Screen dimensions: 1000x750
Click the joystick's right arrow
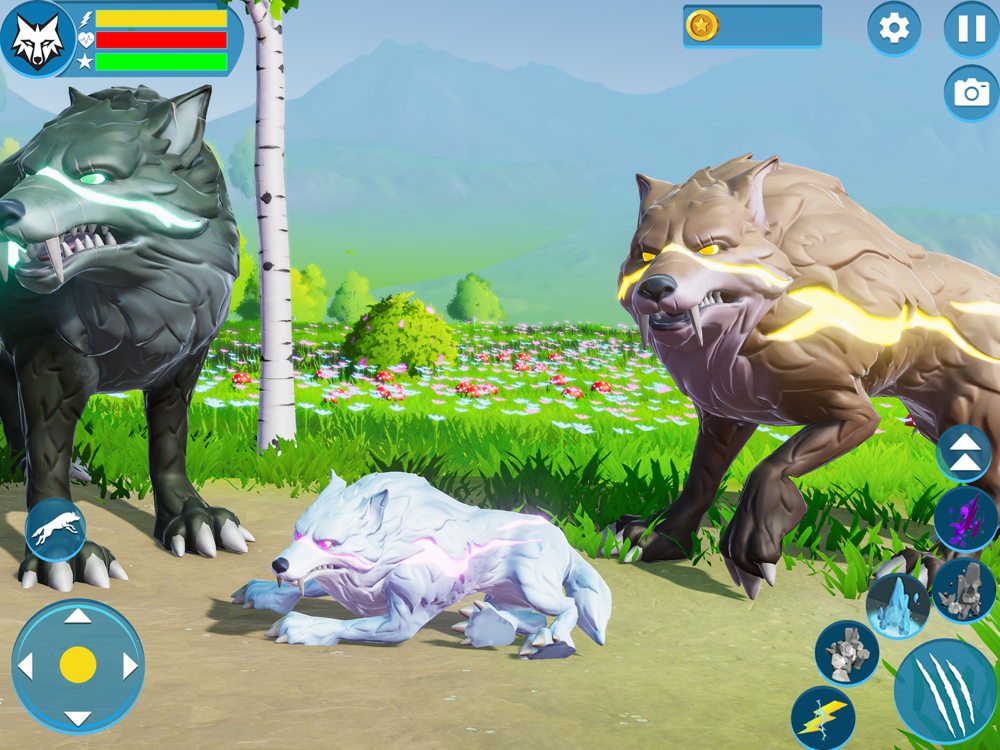click(x=130, y=666)
